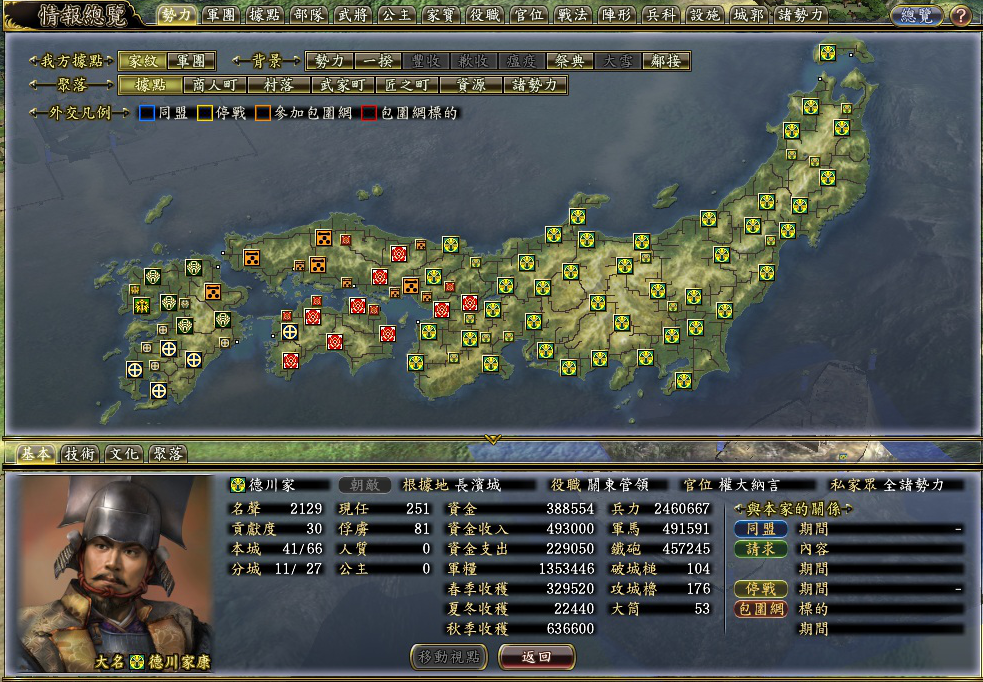Screen dimensions: 983x682
Task: Toggle the 鄰接 background filter
Action: click(665, 61)
